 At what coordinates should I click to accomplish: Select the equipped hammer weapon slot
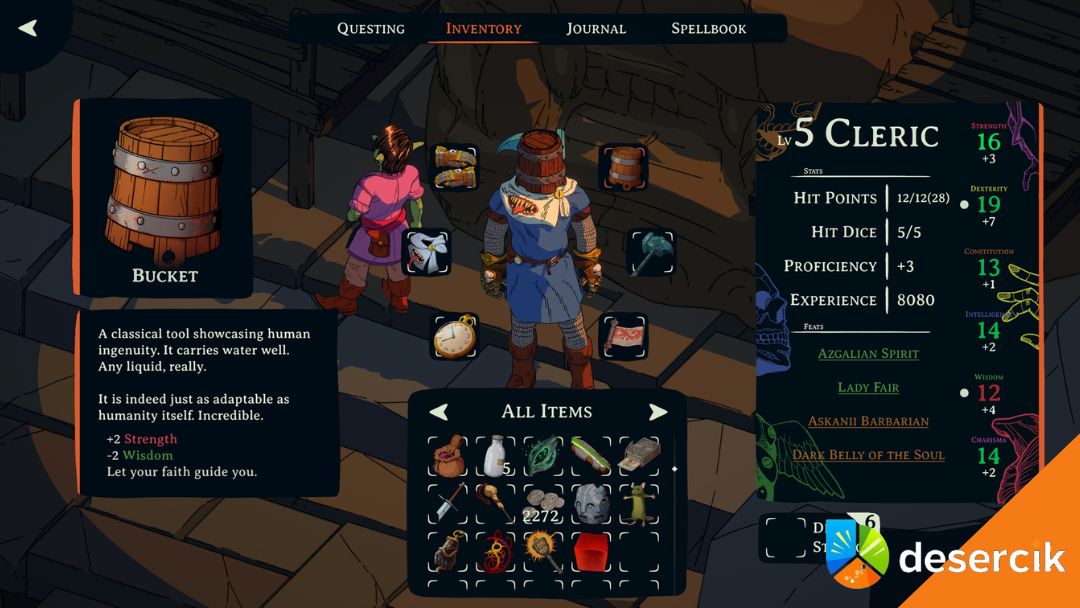click(x=651, y=252)
